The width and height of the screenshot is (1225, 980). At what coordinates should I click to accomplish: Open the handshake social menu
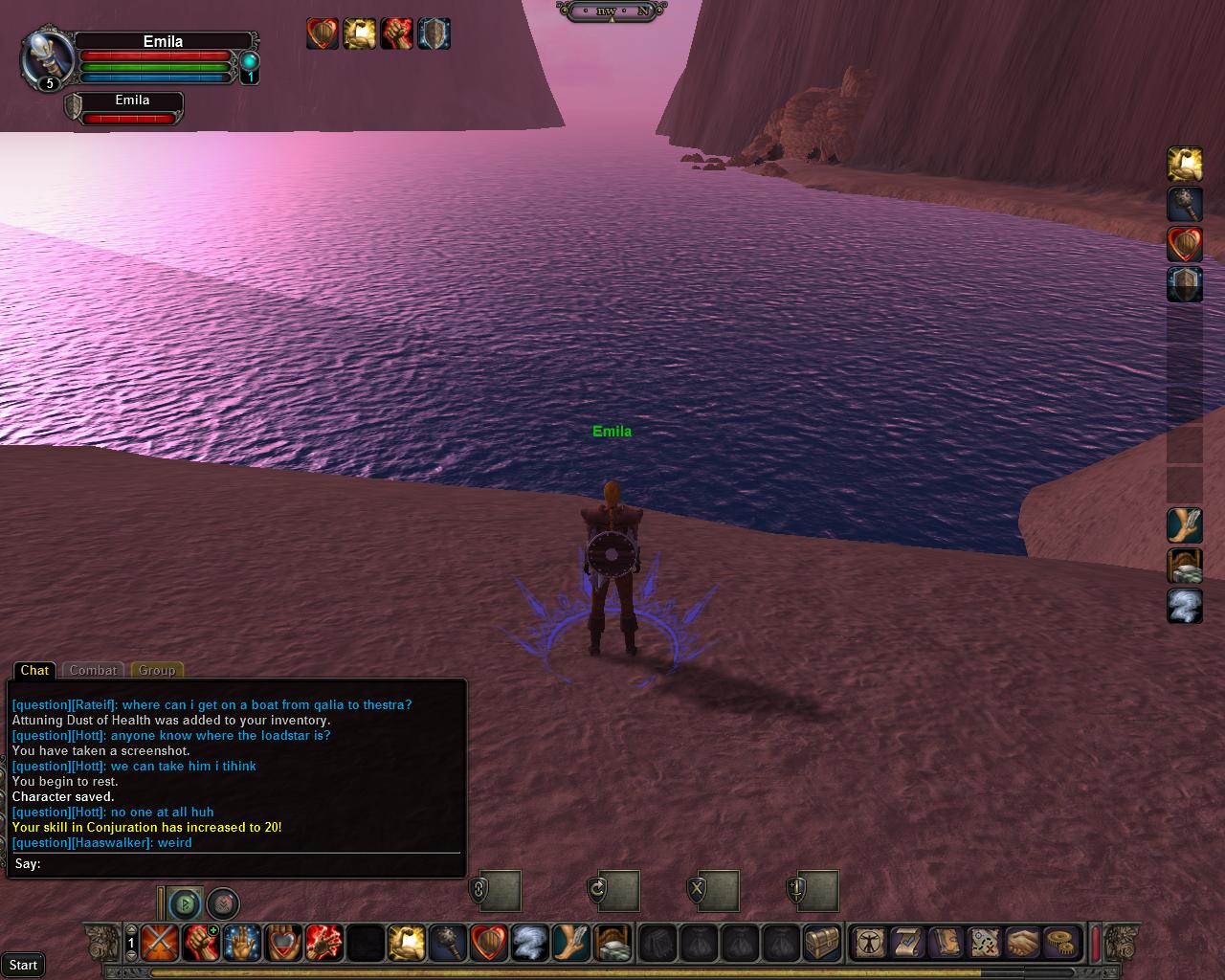coord(1023,943)
